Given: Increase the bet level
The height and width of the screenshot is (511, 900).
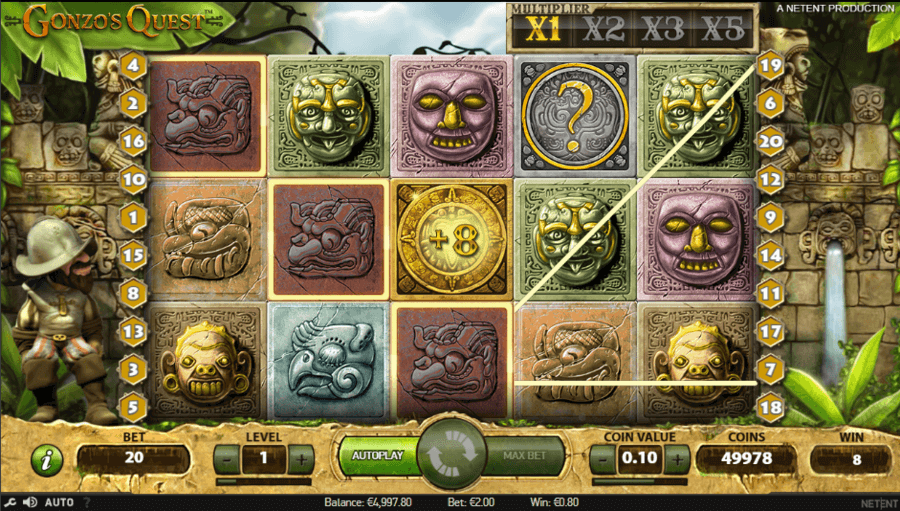Looking at the screenshot, I should pos(300,458).
